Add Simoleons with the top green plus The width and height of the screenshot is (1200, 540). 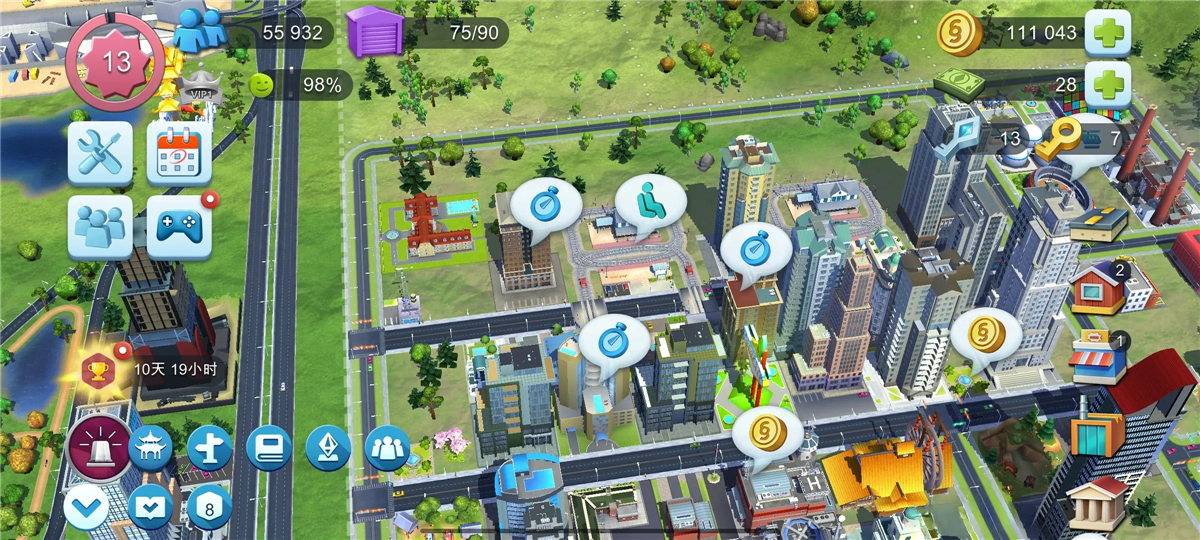coord(1108,33)
